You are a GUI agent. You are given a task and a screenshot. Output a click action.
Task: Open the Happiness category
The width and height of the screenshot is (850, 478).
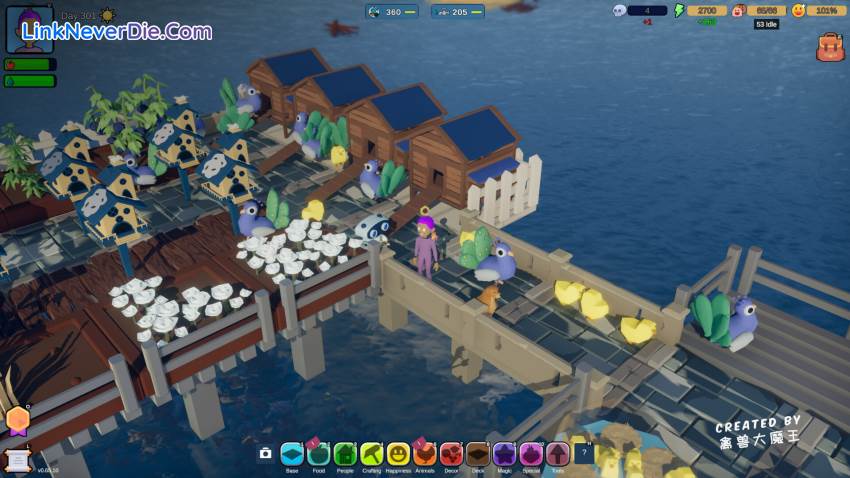398,454
